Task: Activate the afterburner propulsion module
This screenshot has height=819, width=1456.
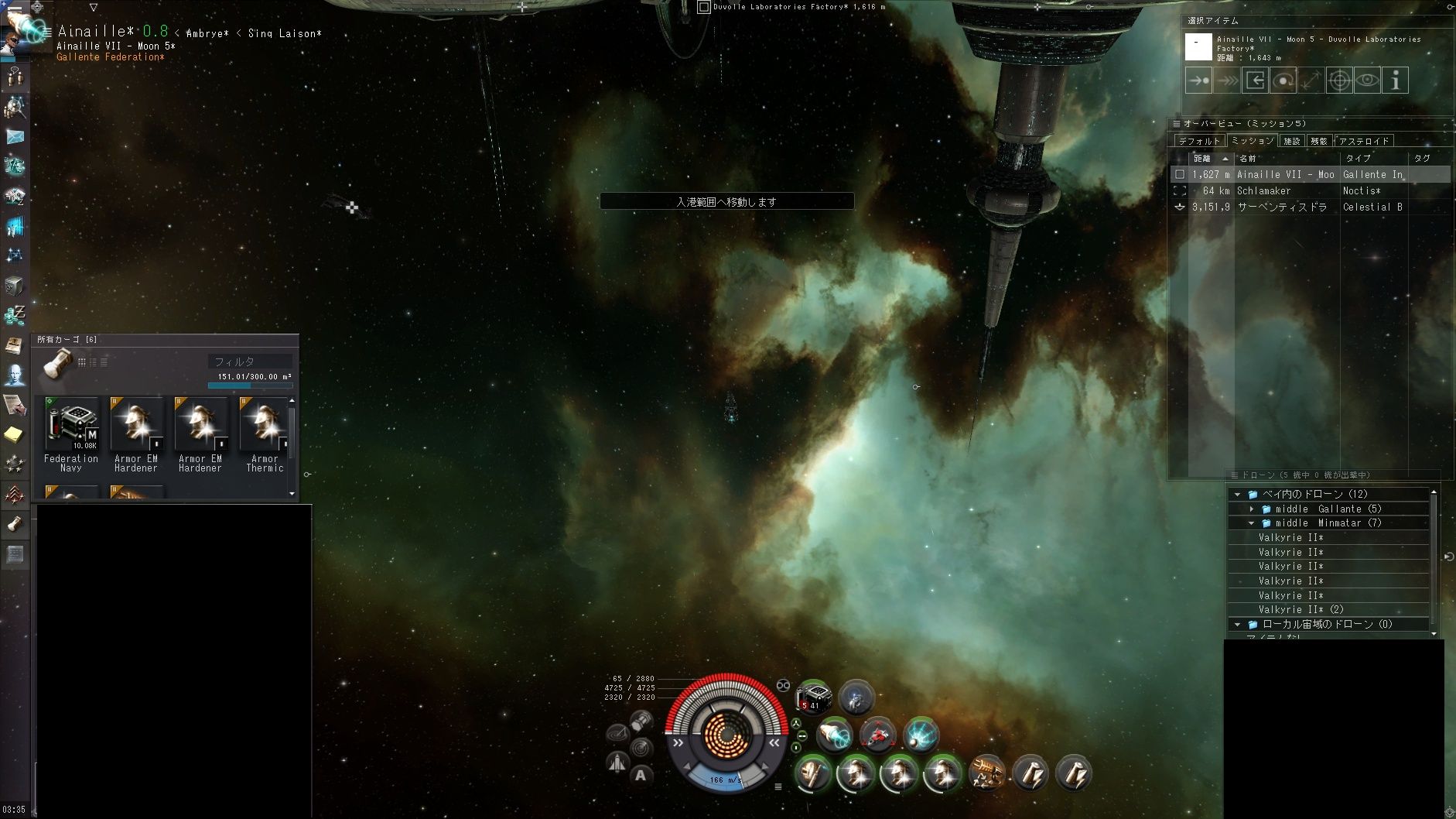Action: [x=834, y=735]
